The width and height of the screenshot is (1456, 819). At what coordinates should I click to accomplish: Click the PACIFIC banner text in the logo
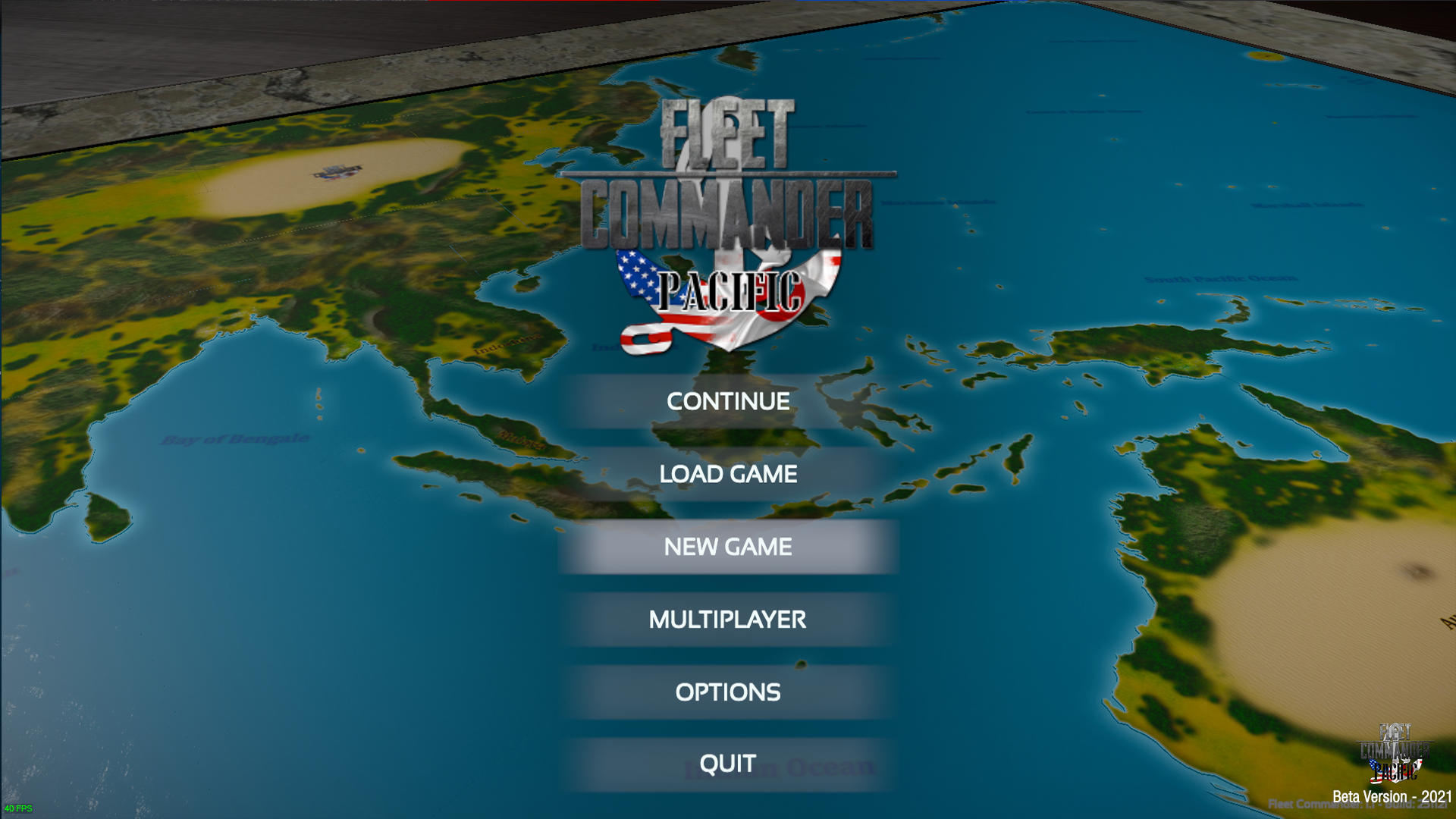[x=732, y=290]
